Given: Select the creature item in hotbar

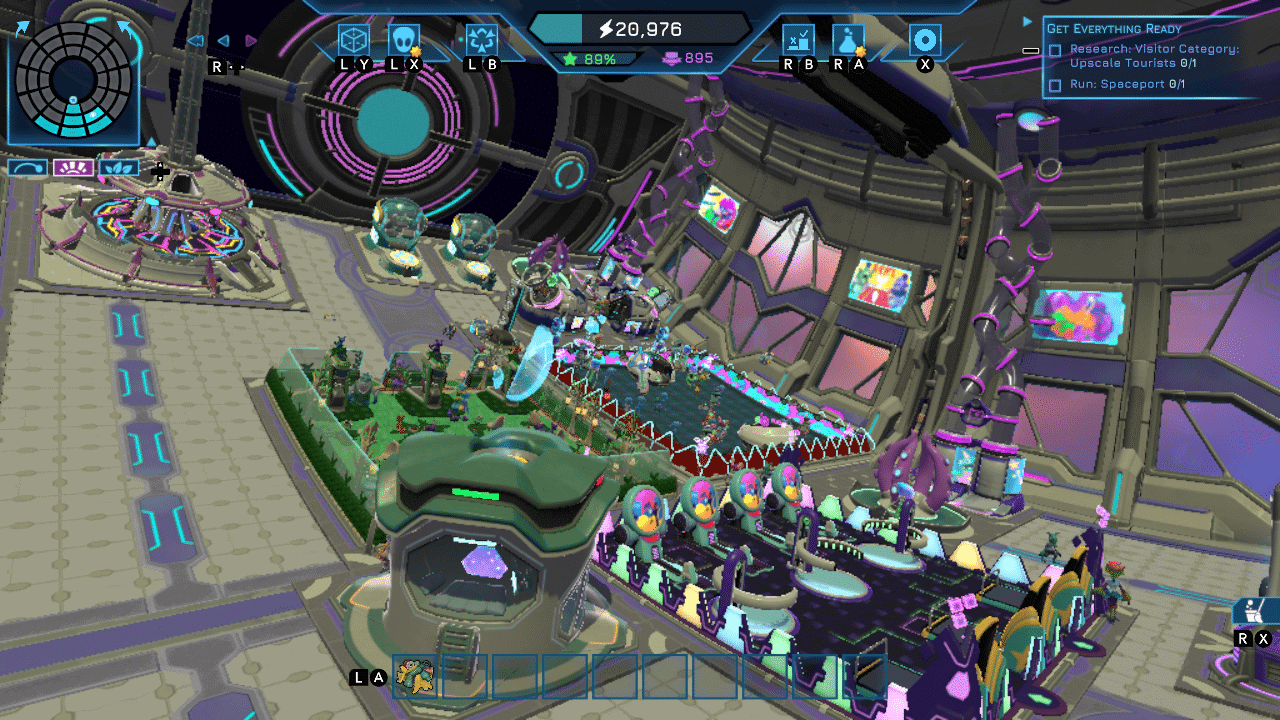Looking at the screenshot, I should pyautogui.click(x=415, y=677).
